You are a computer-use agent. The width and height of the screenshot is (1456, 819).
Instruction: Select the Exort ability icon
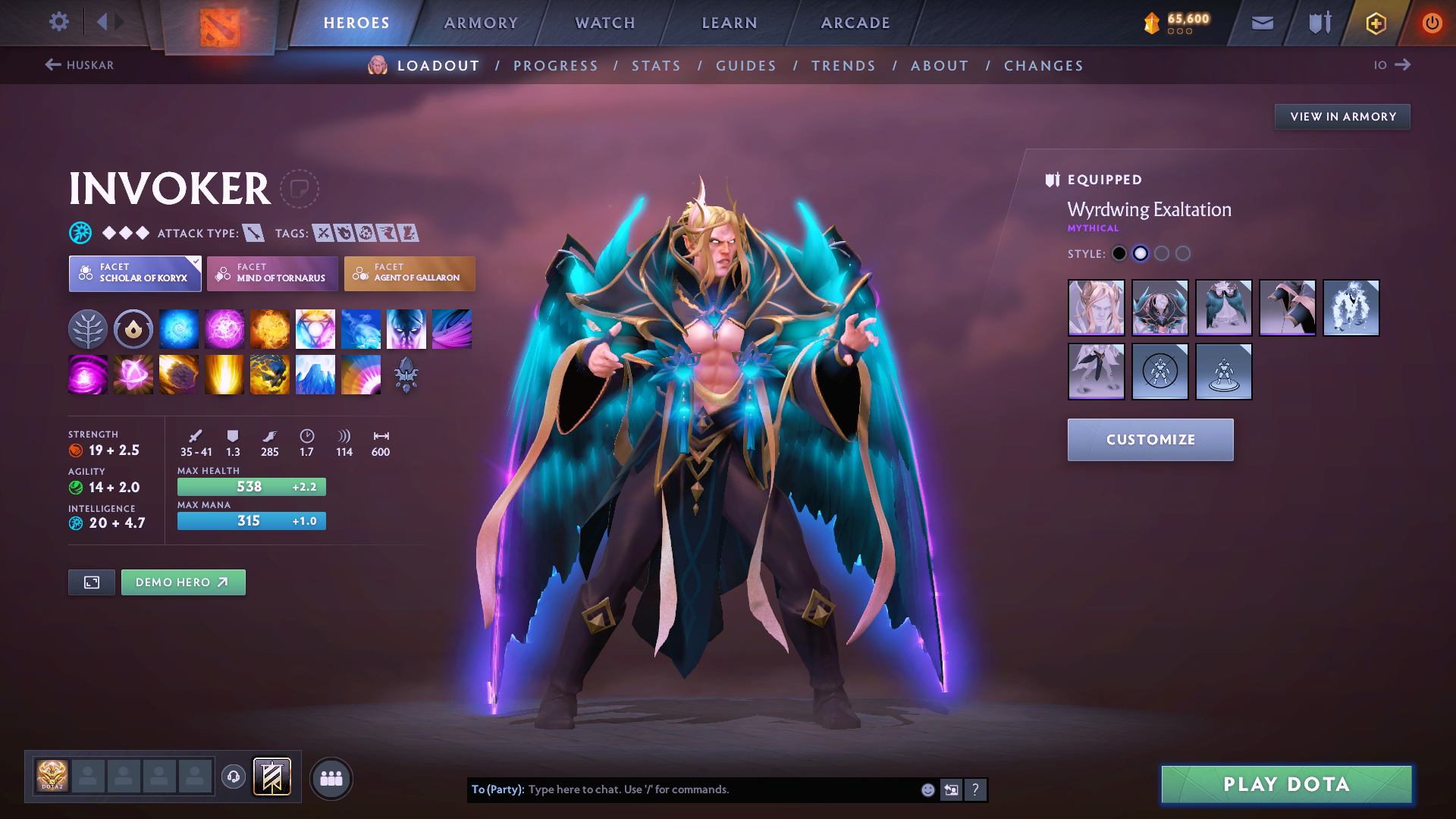click(270, 328)
